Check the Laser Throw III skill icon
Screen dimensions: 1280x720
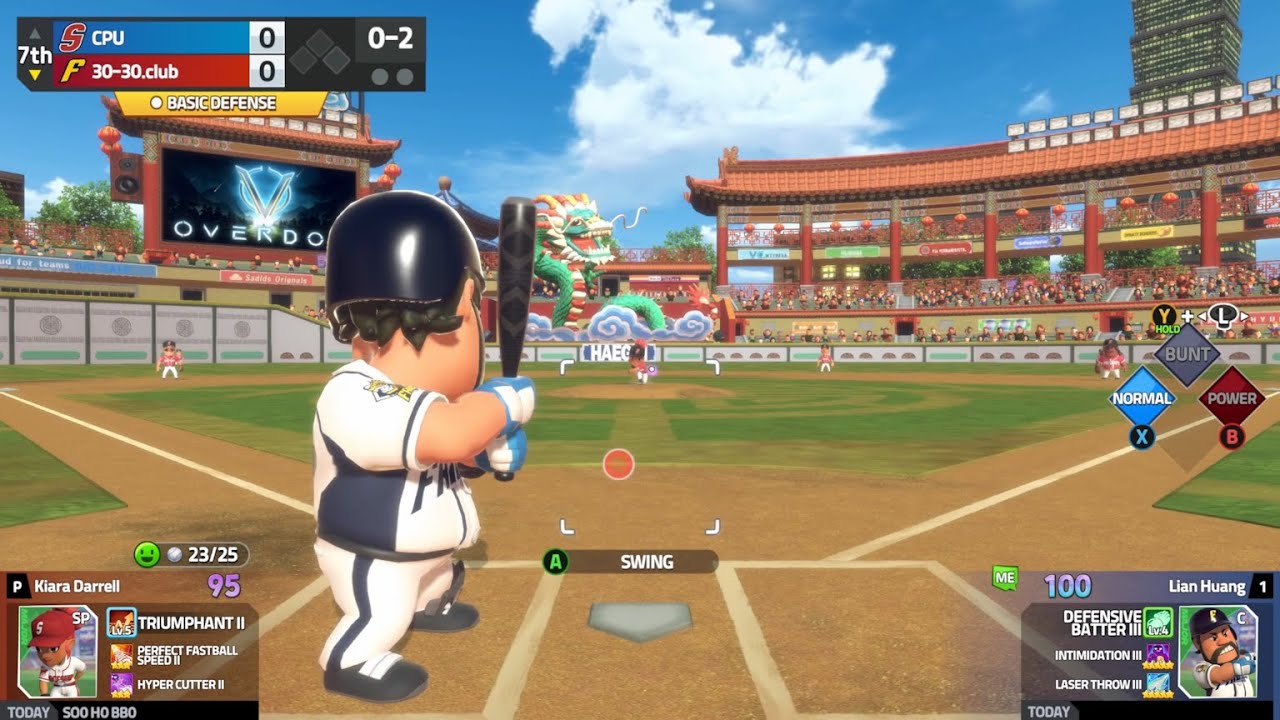tap(1157, 685)
